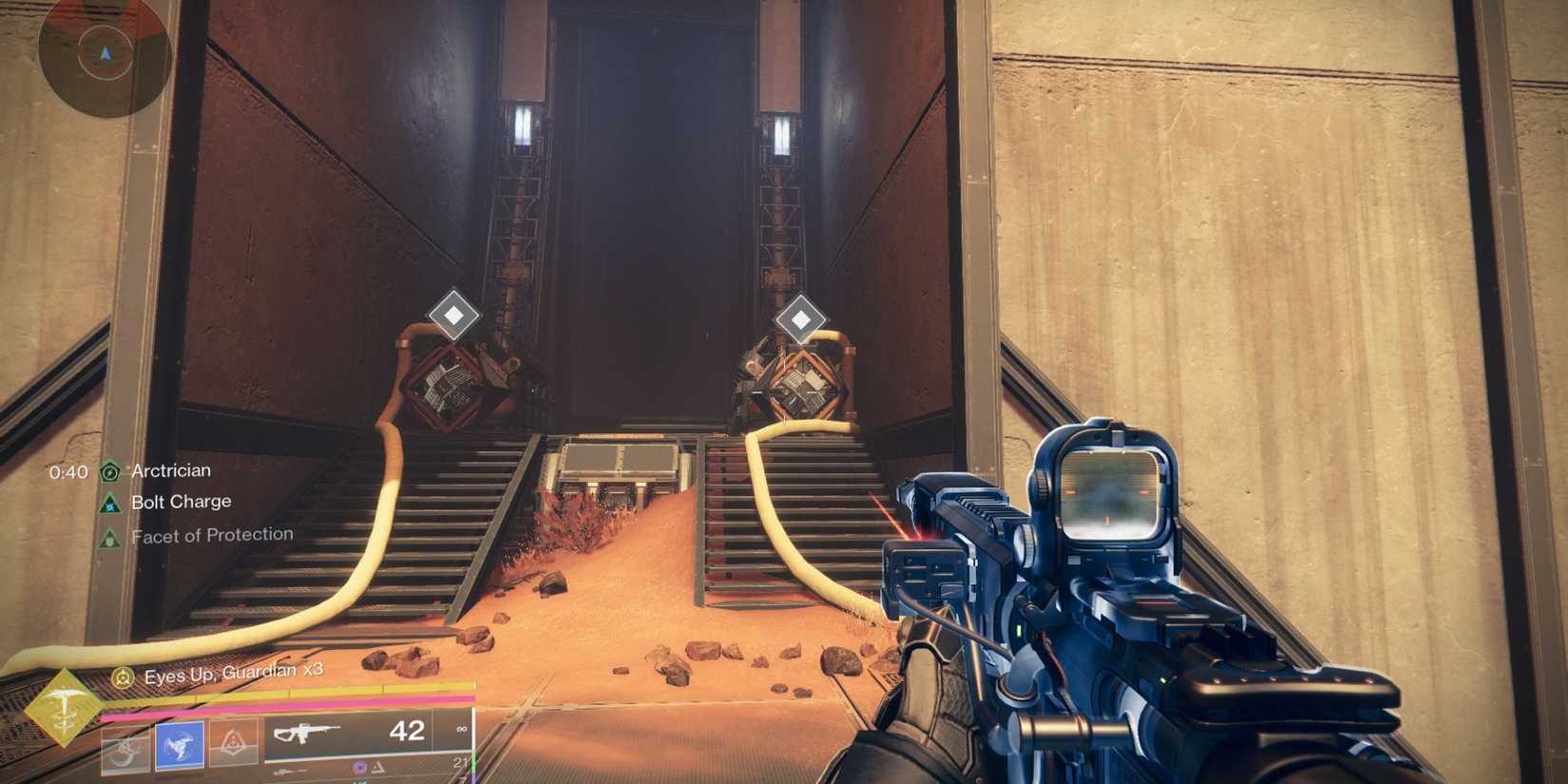Click the ammo count showing 42
Viewport: 1568px width, 784px height.
pyautogui.click(x=408, y=732)
